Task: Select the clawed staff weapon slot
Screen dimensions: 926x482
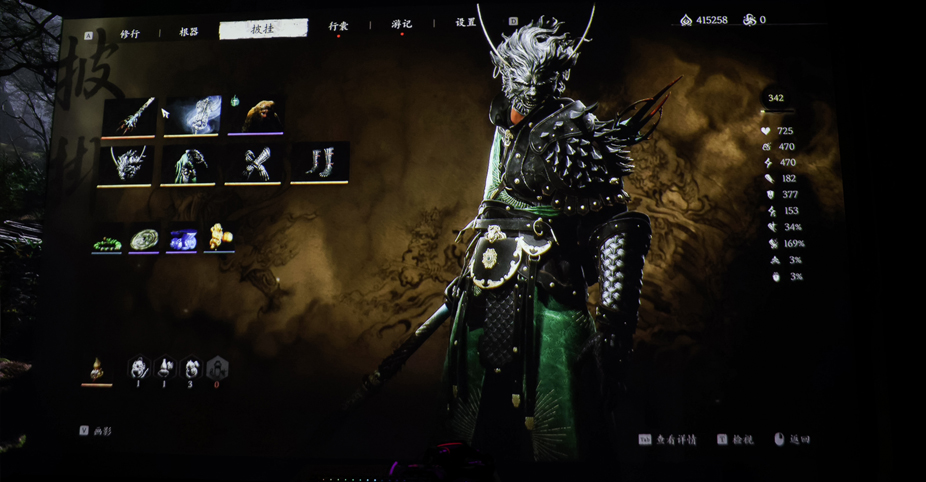Action: (x=129, y=117)
